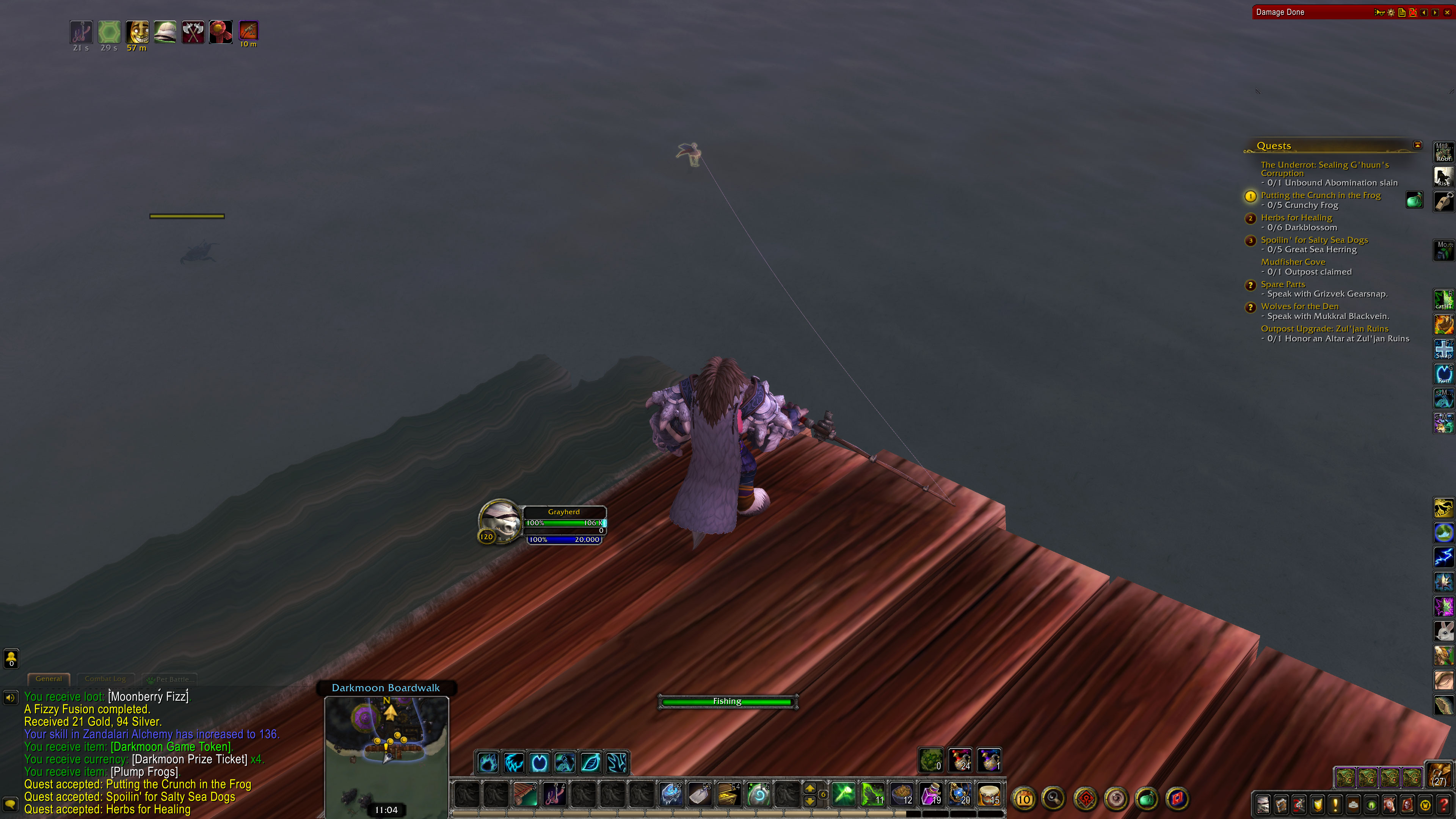Open the damage meter gear settings
Viewport: 1456px width, 819px height.
click(x=1391, y=13)
